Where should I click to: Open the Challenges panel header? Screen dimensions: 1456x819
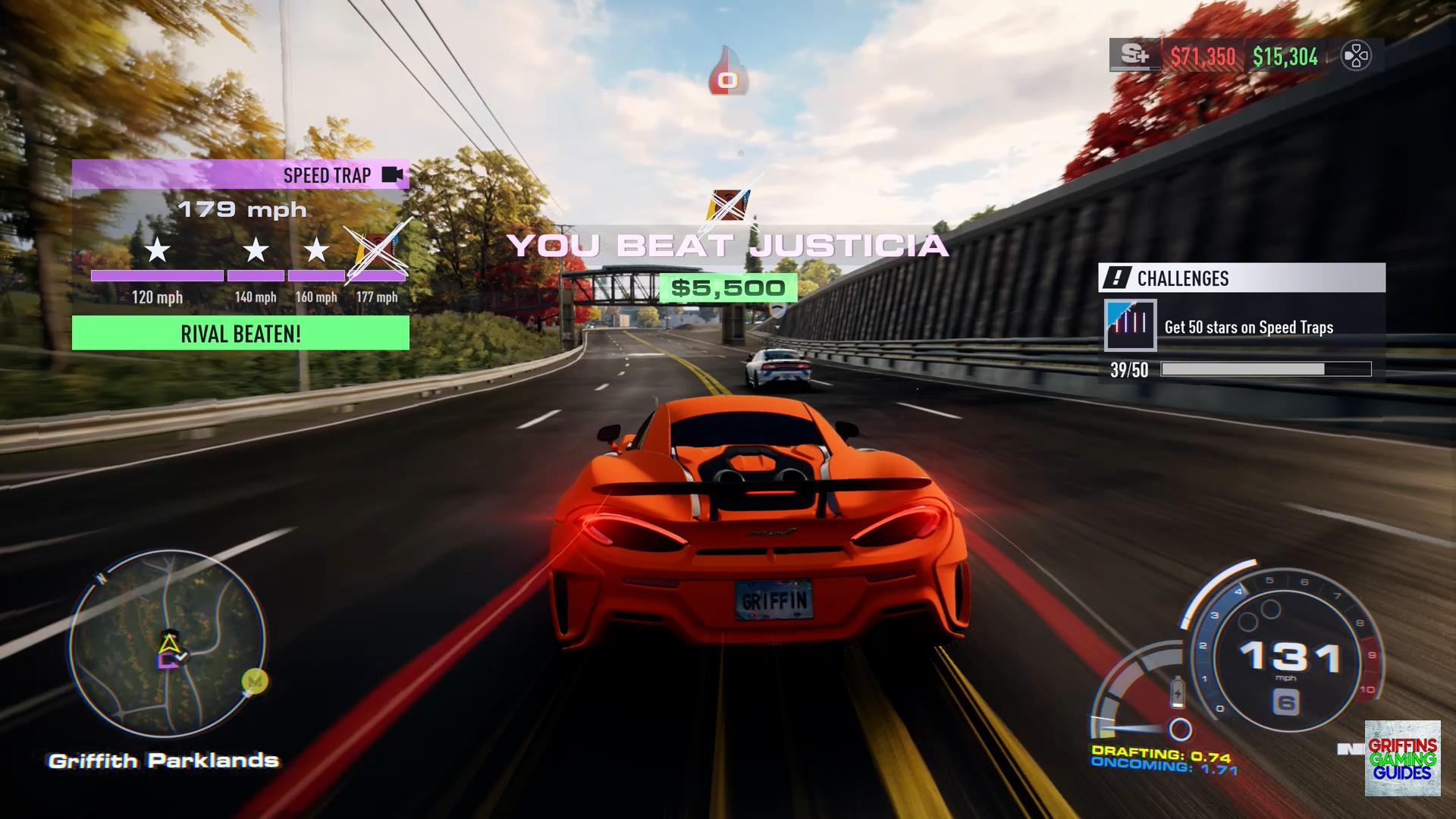point(1241,278)
